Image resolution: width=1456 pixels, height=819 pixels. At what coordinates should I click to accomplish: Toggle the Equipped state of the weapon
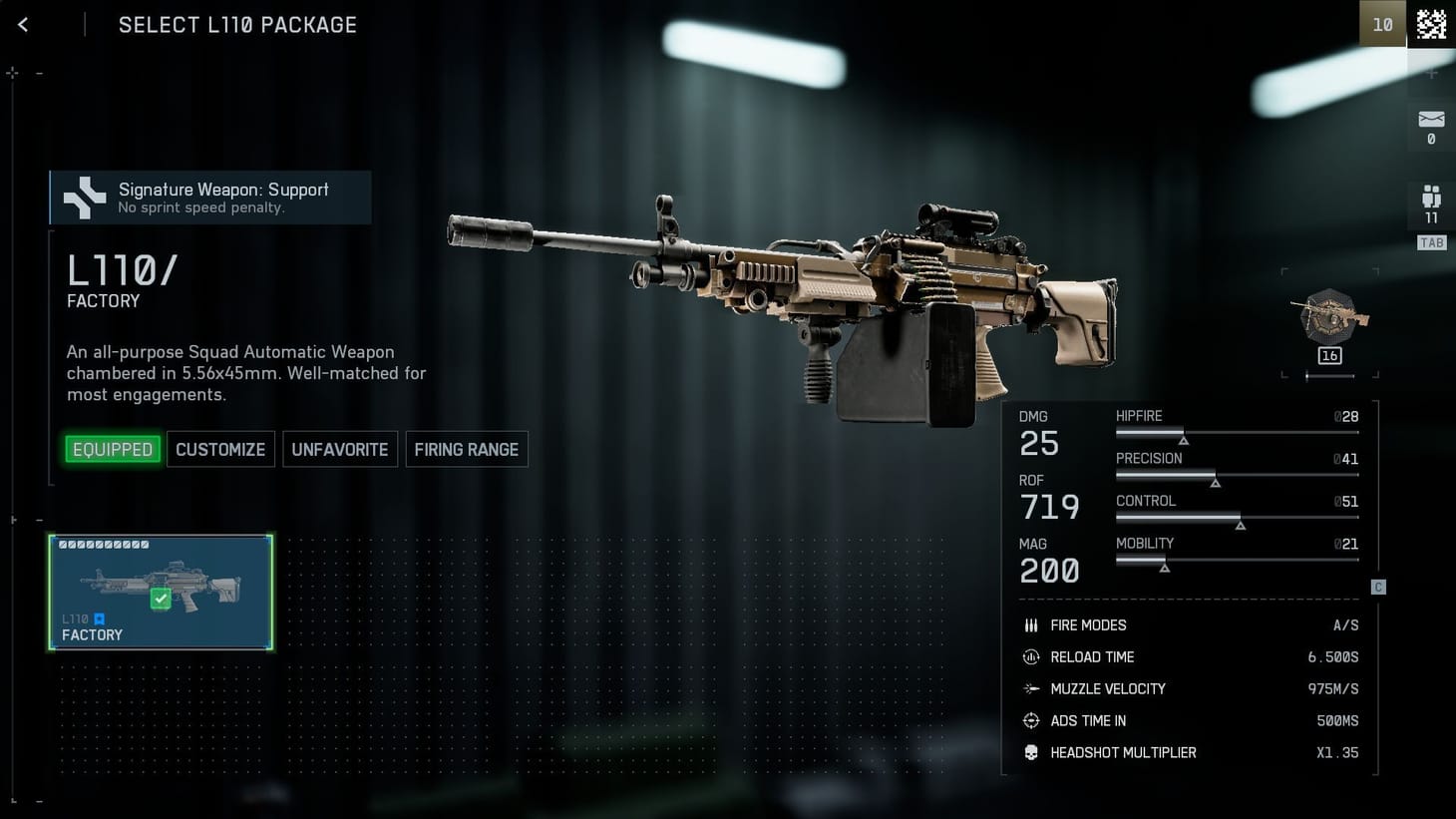tap(112, 449)
